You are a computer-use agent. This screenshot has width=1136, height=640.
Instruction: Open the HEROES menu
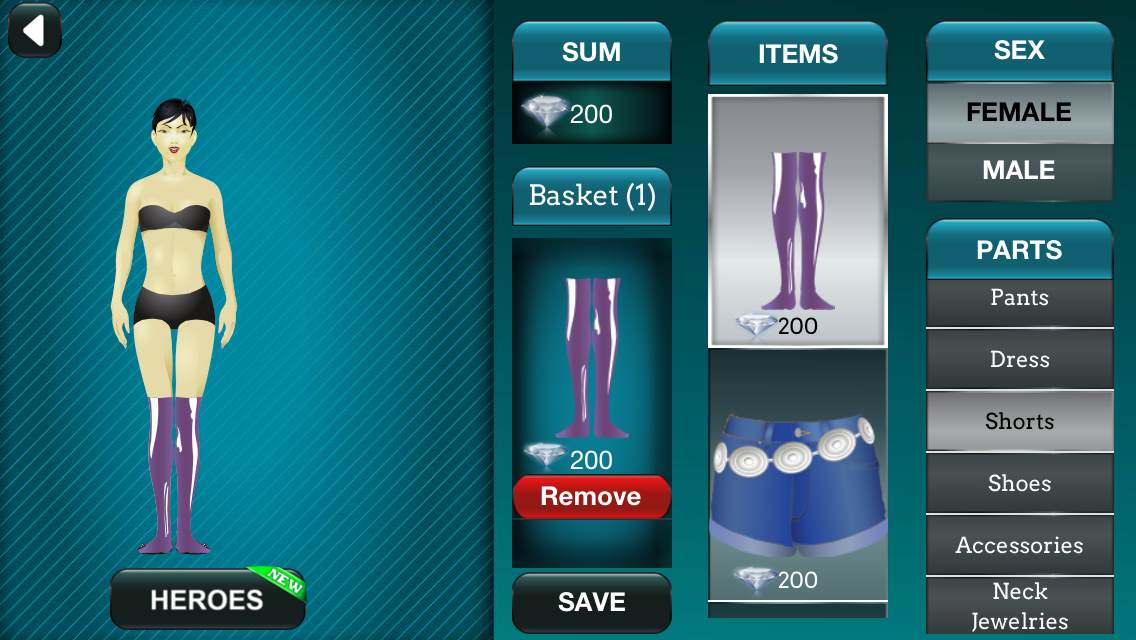click(x=207, y=599)
